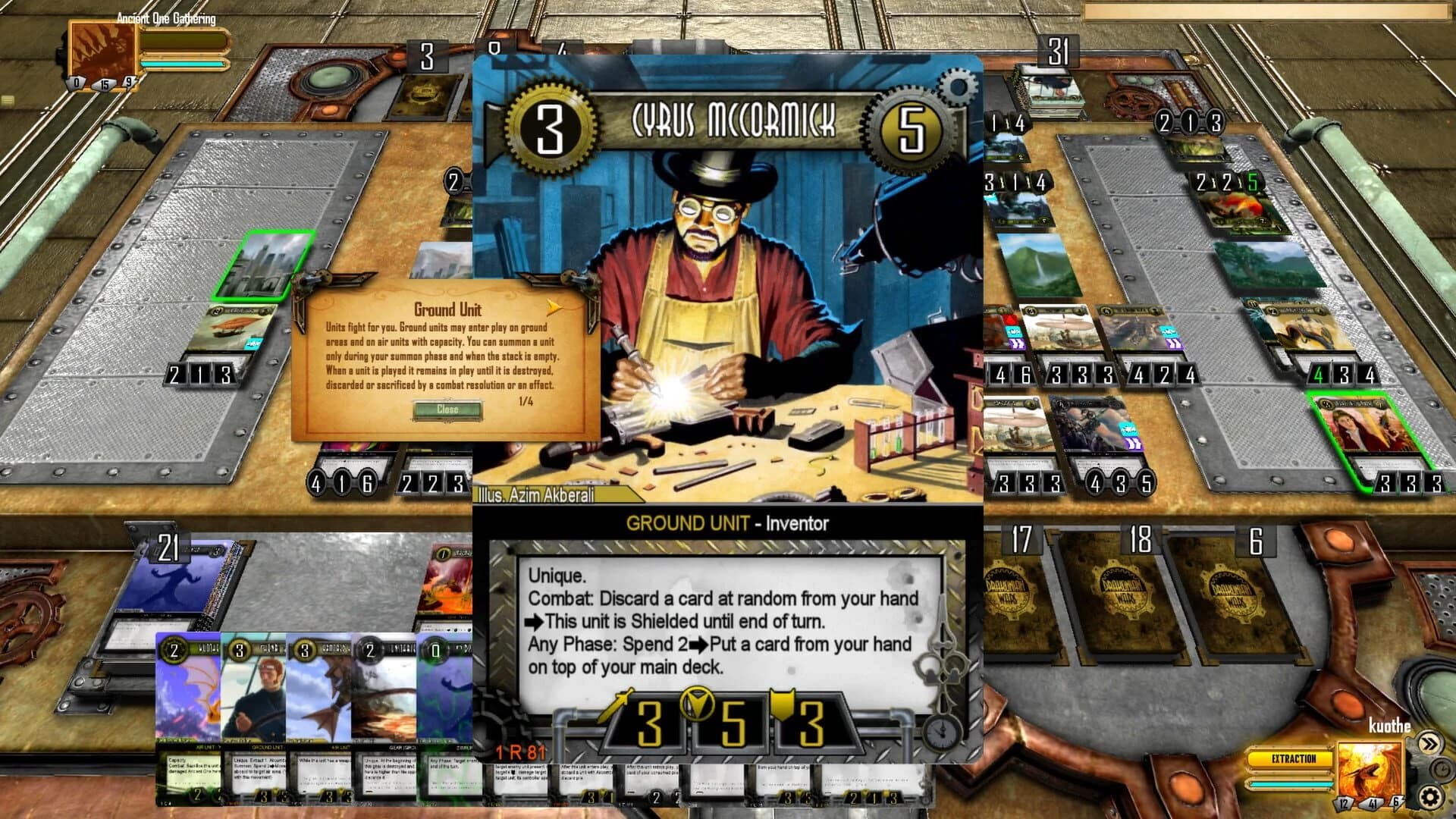Click the fast-forward chevrons near kuothe's portrait
Screen dimensions: 1456x819
pos(1429,743)
